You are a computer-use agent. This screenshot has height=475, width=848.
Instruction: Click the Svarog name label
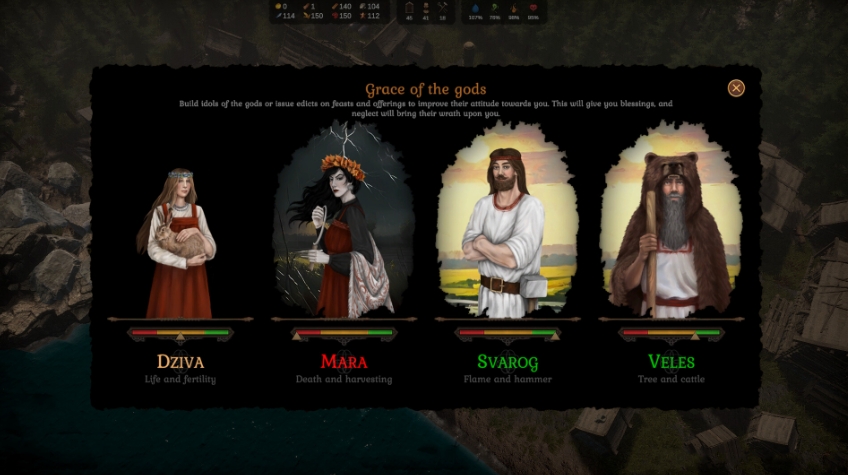(x=507, y=361)
